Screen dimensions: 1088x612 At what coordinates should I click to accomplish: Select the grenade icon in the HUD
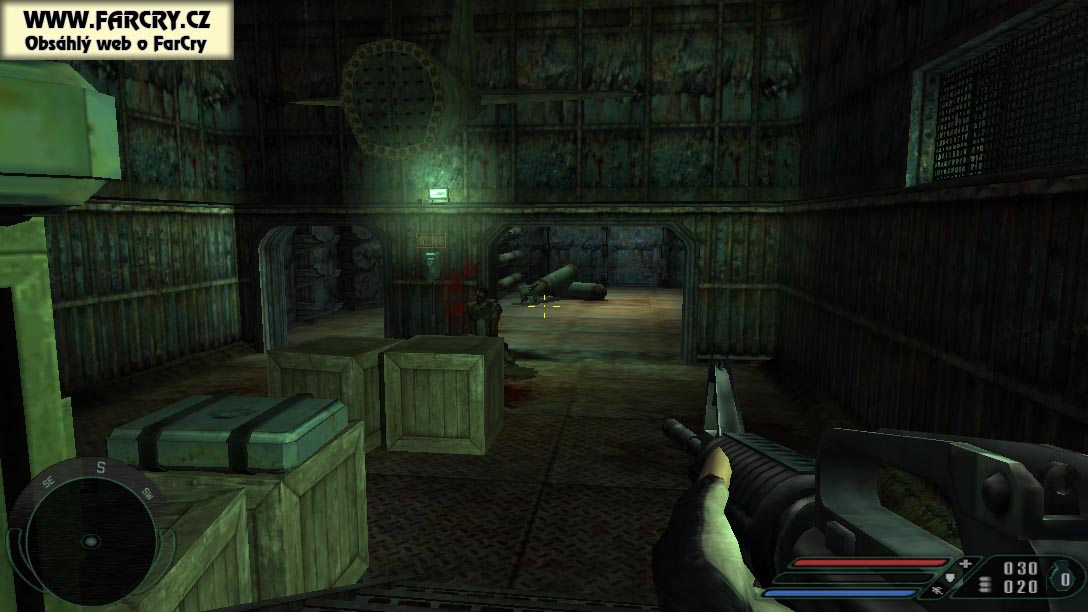(x=1061, y=578)
